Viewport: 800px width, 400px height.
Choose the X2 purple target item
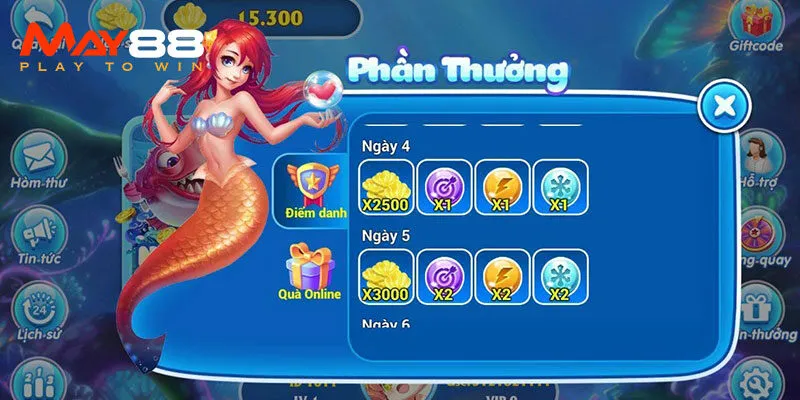443,277
